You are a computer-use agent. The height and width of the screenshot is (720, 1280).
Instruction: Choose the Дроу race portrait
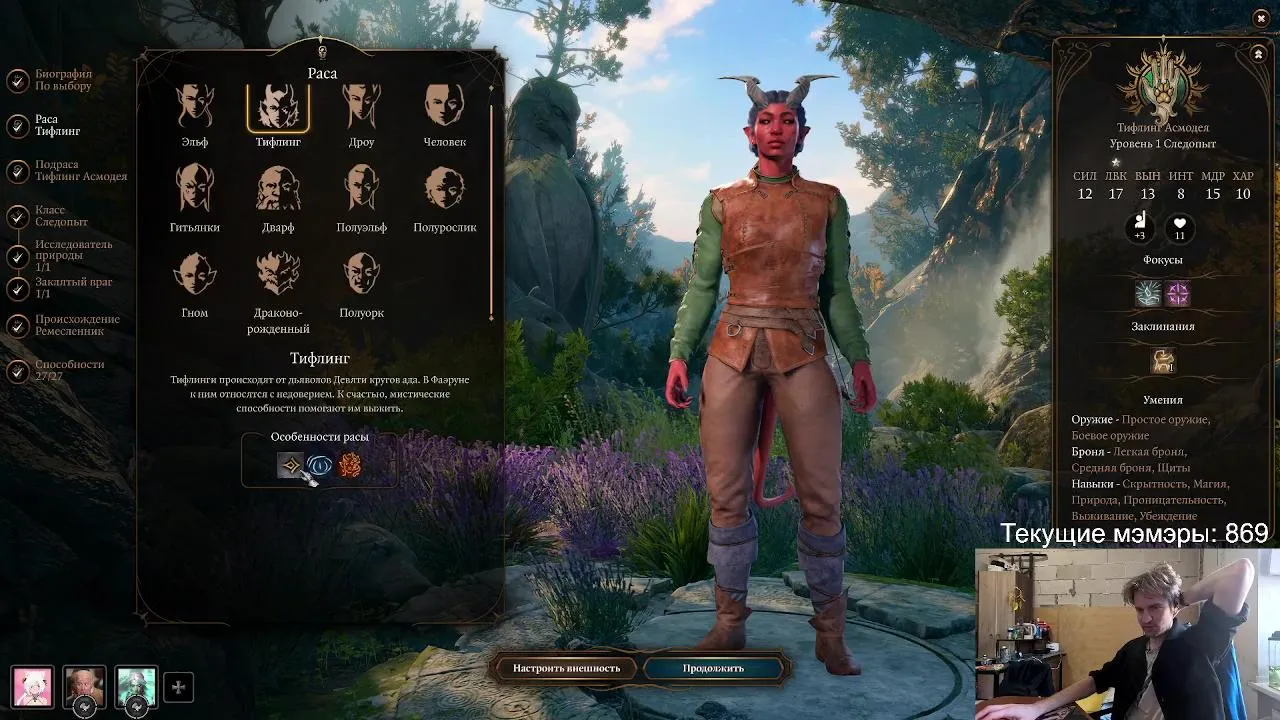click(x=361, y=107)
